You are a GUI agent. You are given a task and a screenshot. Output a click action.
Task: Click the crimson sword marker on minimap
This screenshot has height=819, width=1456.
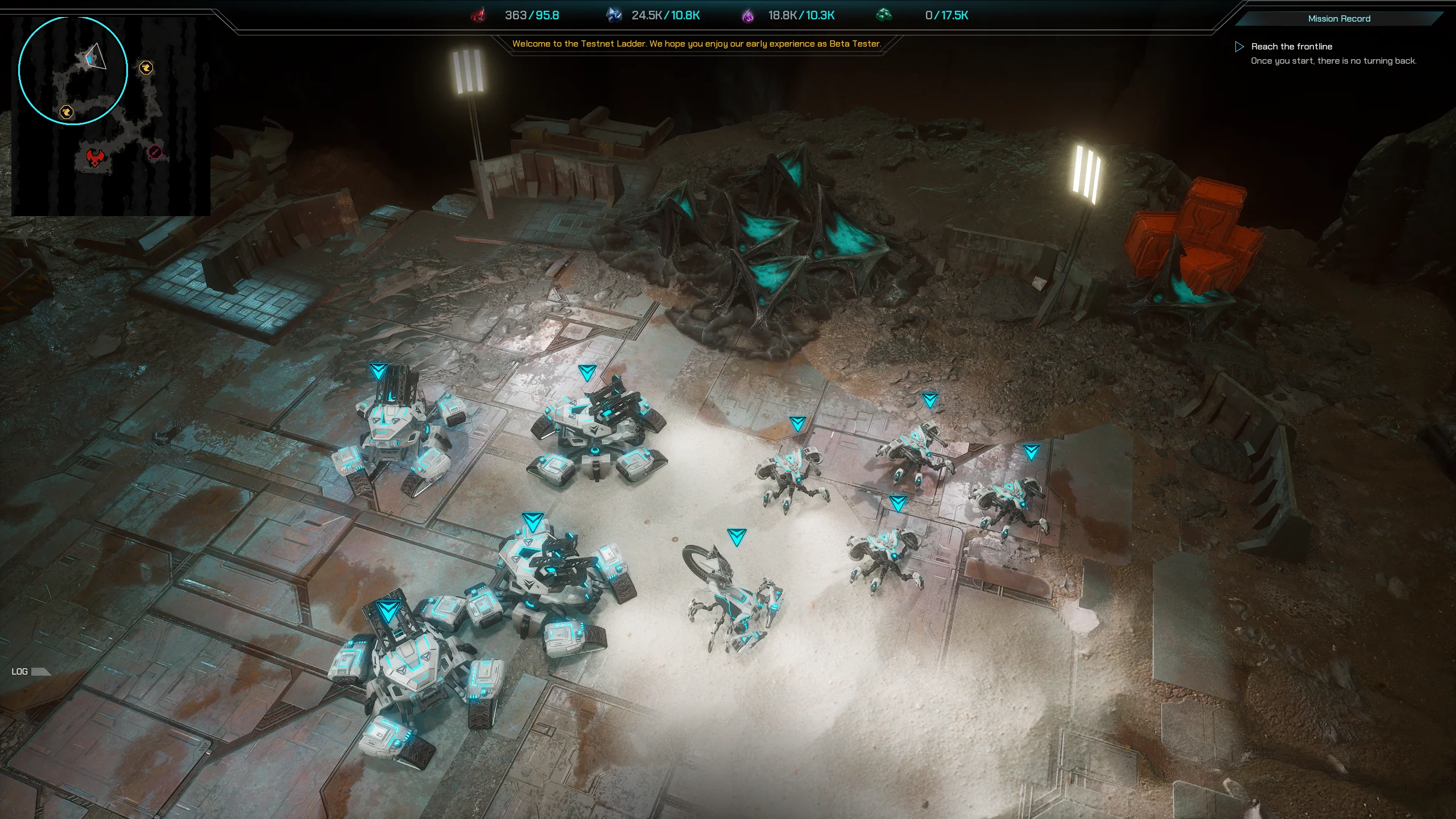click(x=155, y=152)
